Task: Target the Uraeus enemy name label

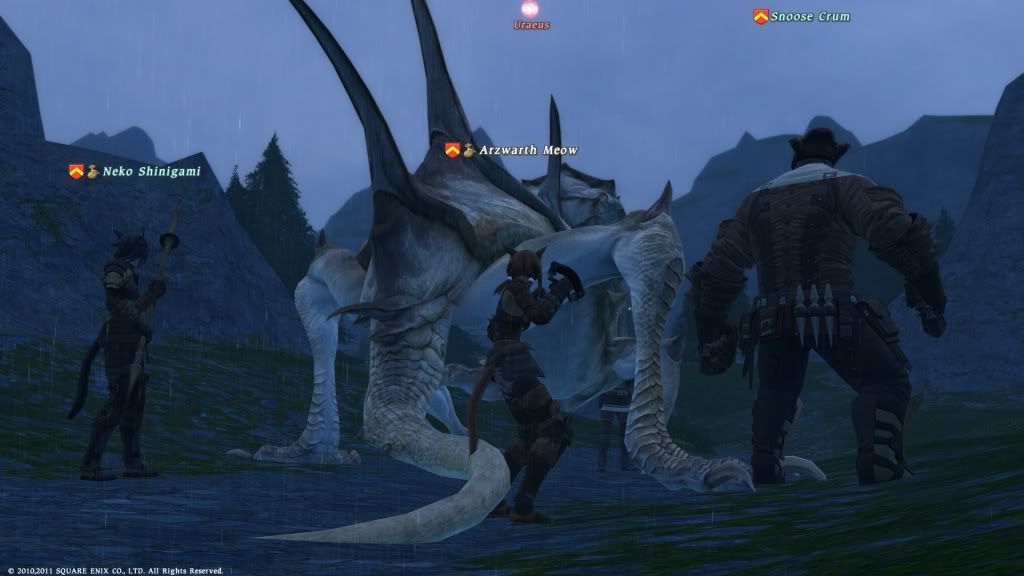Action: tap(531, 24)
